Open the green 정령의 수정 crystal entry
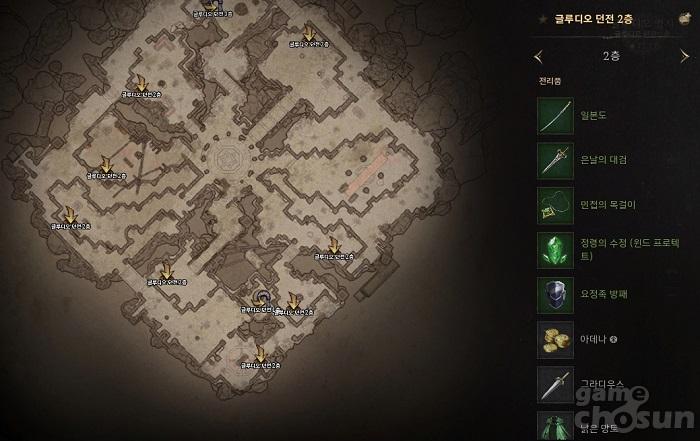 [555, 249]
